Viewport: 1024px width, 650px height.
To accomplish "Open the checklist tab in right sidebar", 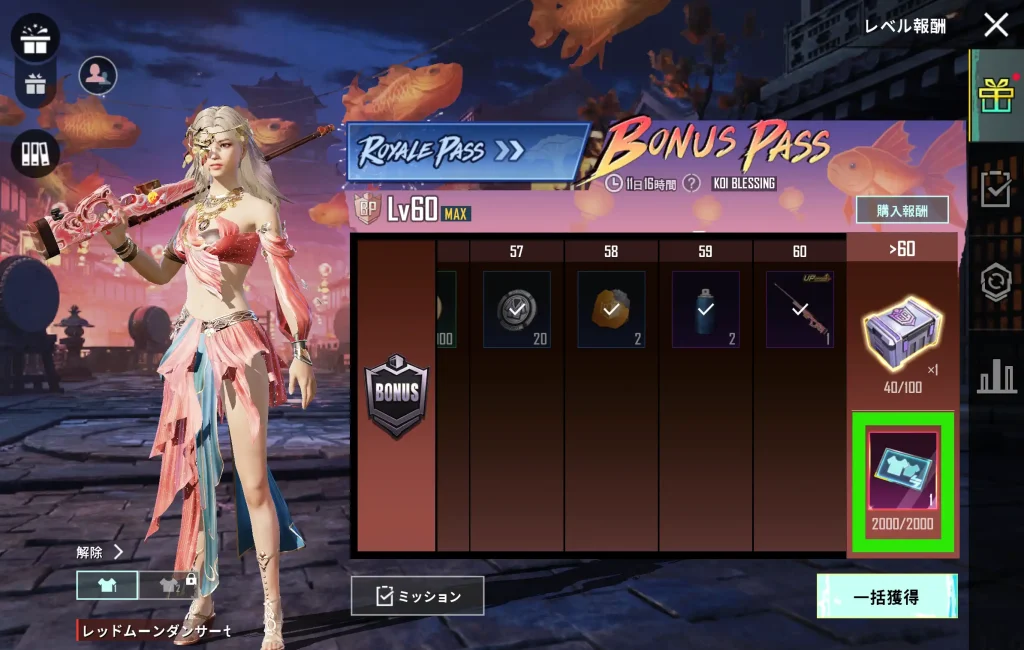I will (x=996, y=189).
